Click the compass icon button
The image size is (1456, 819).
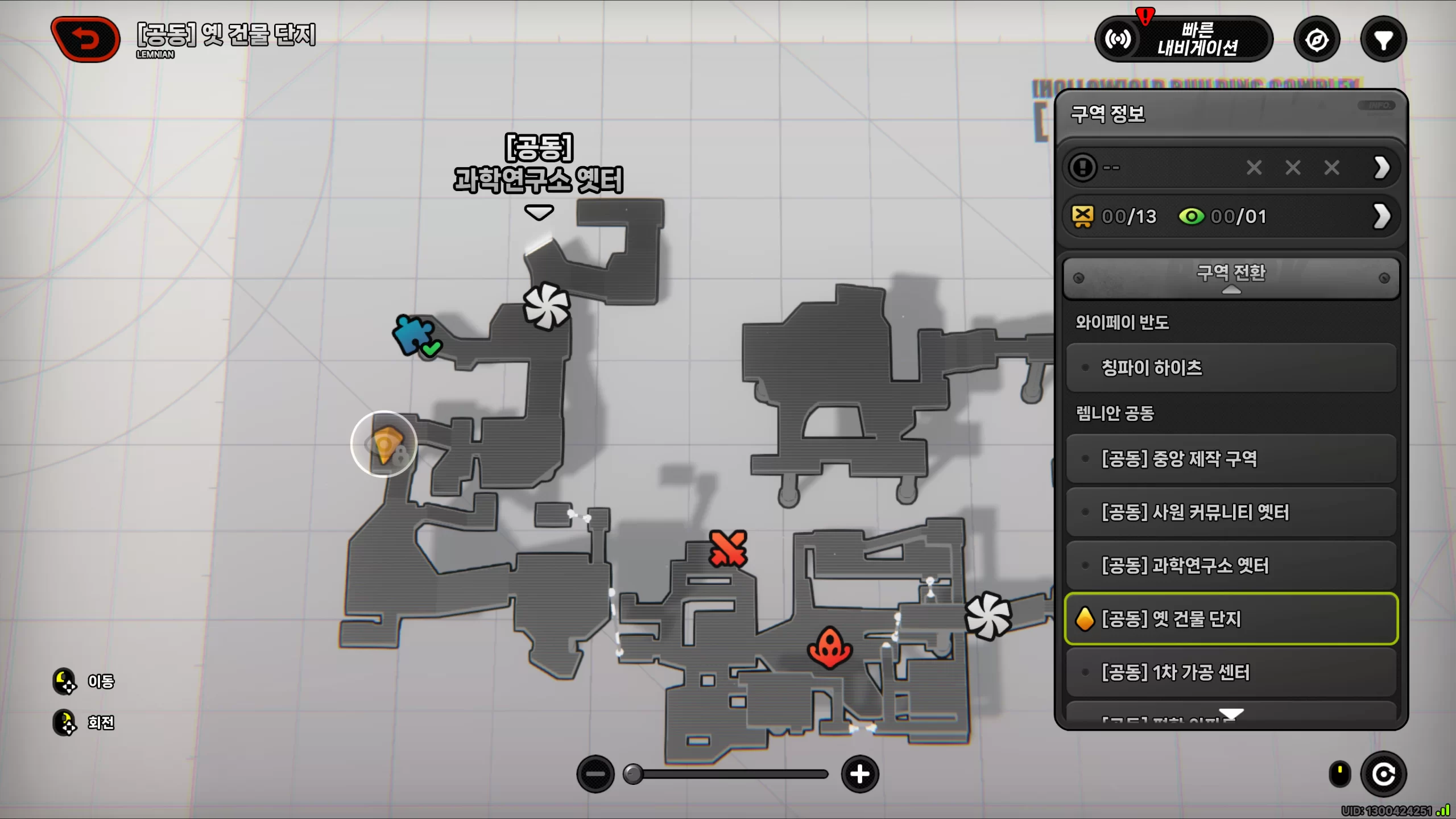tap(1317, 40)
